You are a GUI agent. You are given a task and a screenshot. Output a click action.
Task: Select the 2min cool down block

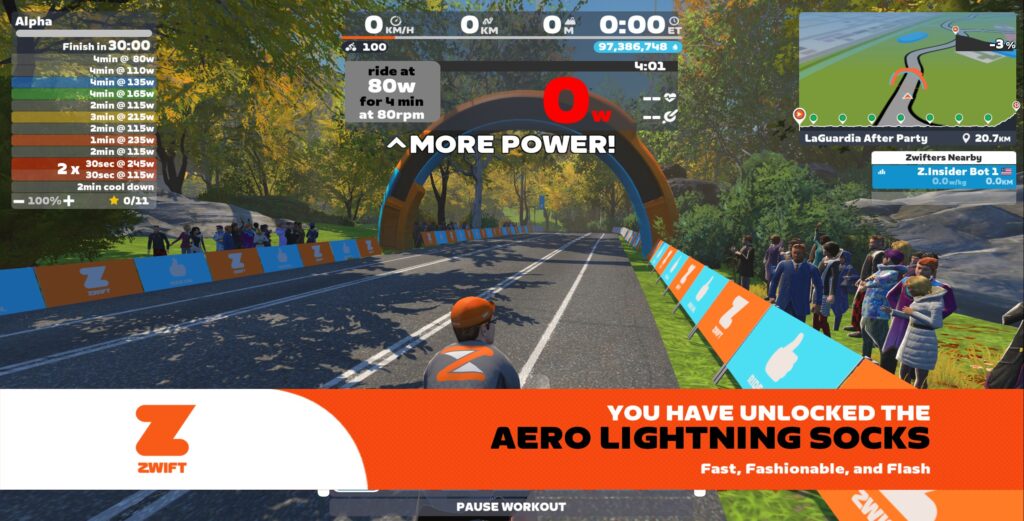(85, 186)
